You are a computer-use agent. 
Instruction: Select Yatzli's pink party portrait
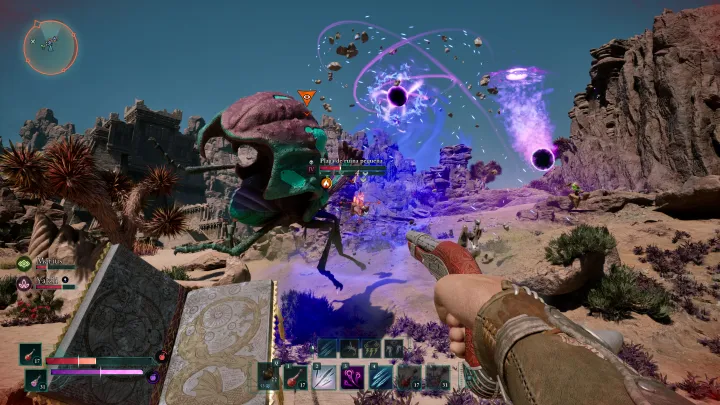pos(23,283)
